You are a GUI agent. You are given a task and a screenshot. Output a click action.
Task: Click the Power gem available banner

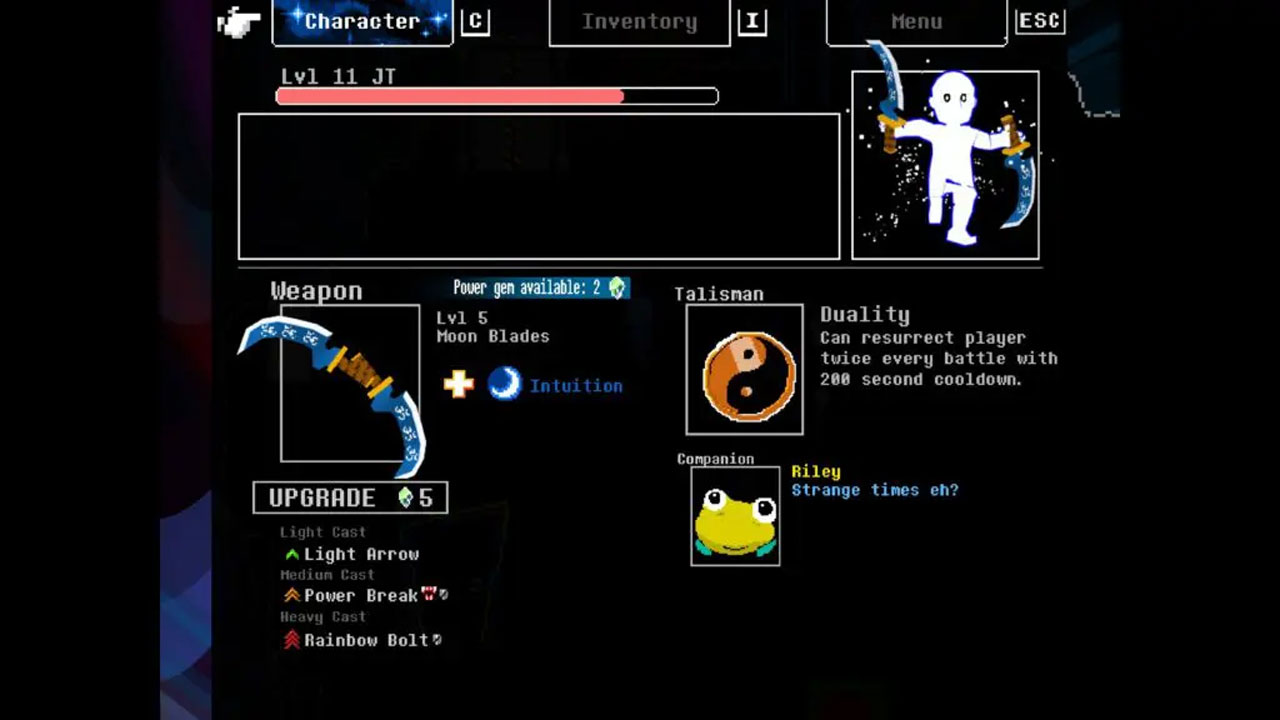point(538,288)
